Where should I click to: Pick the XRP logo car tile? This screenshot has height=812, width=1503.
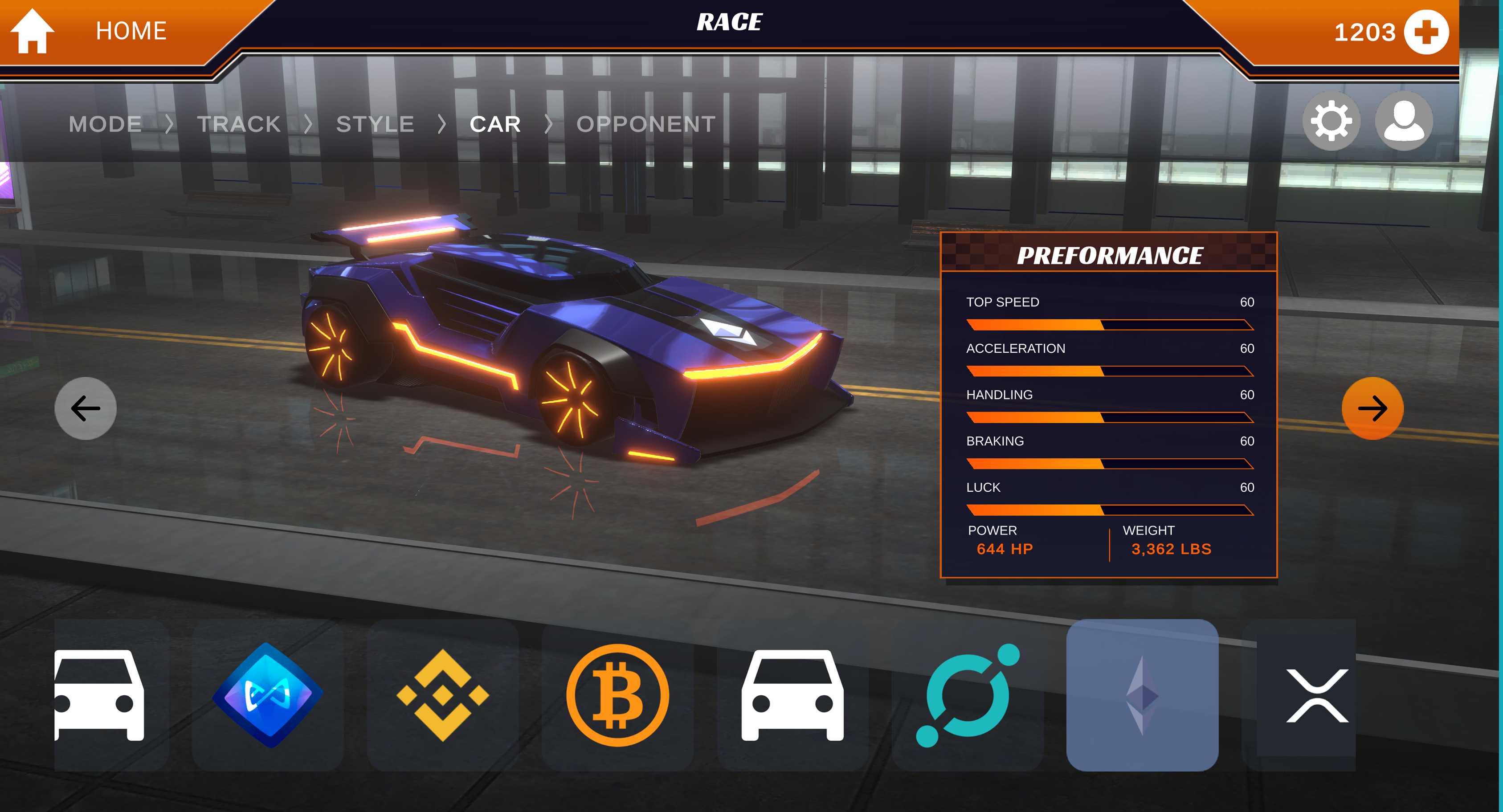coord(1317,695)
